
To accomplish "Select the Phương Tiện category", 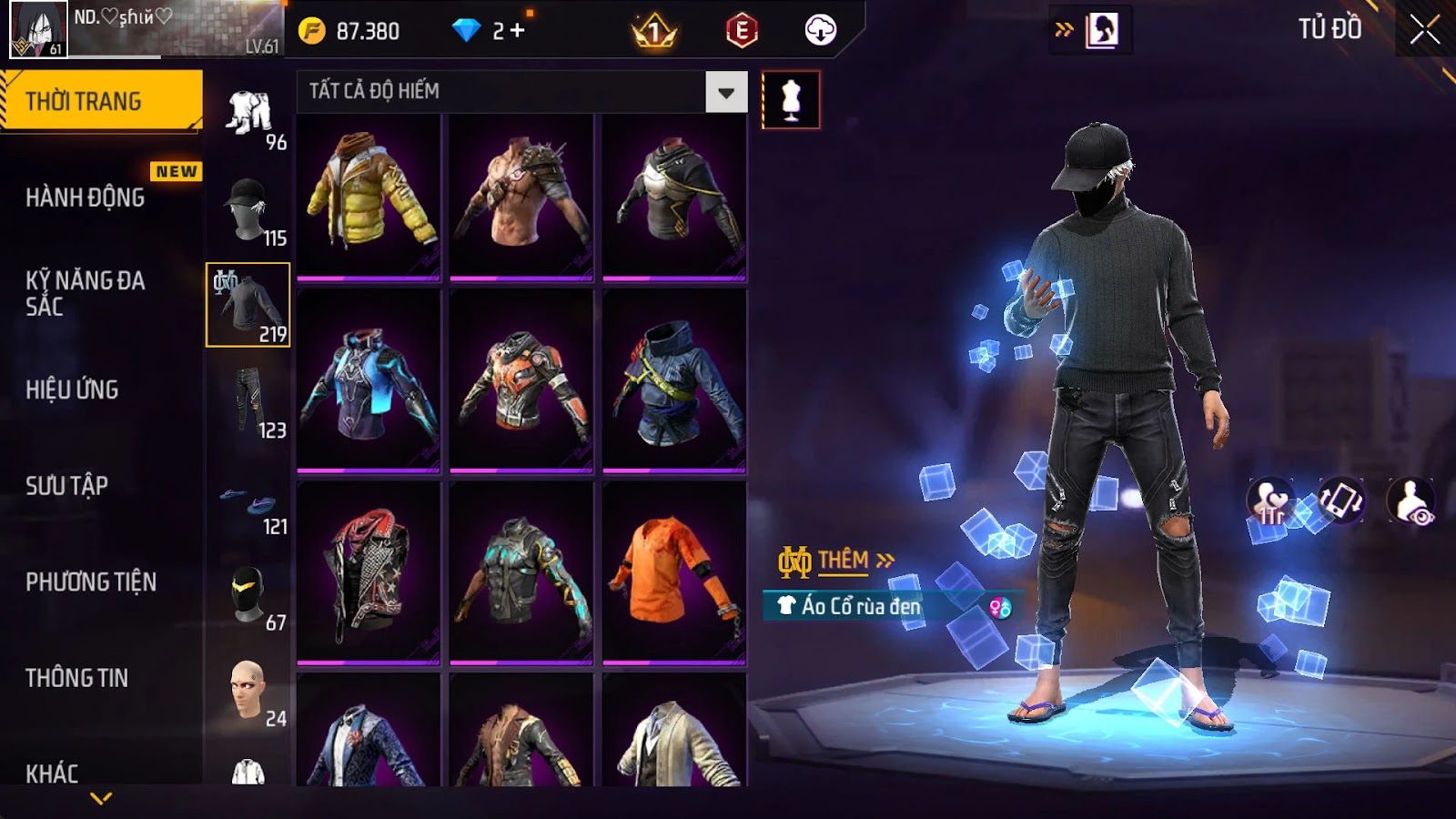I will point(91,581).
